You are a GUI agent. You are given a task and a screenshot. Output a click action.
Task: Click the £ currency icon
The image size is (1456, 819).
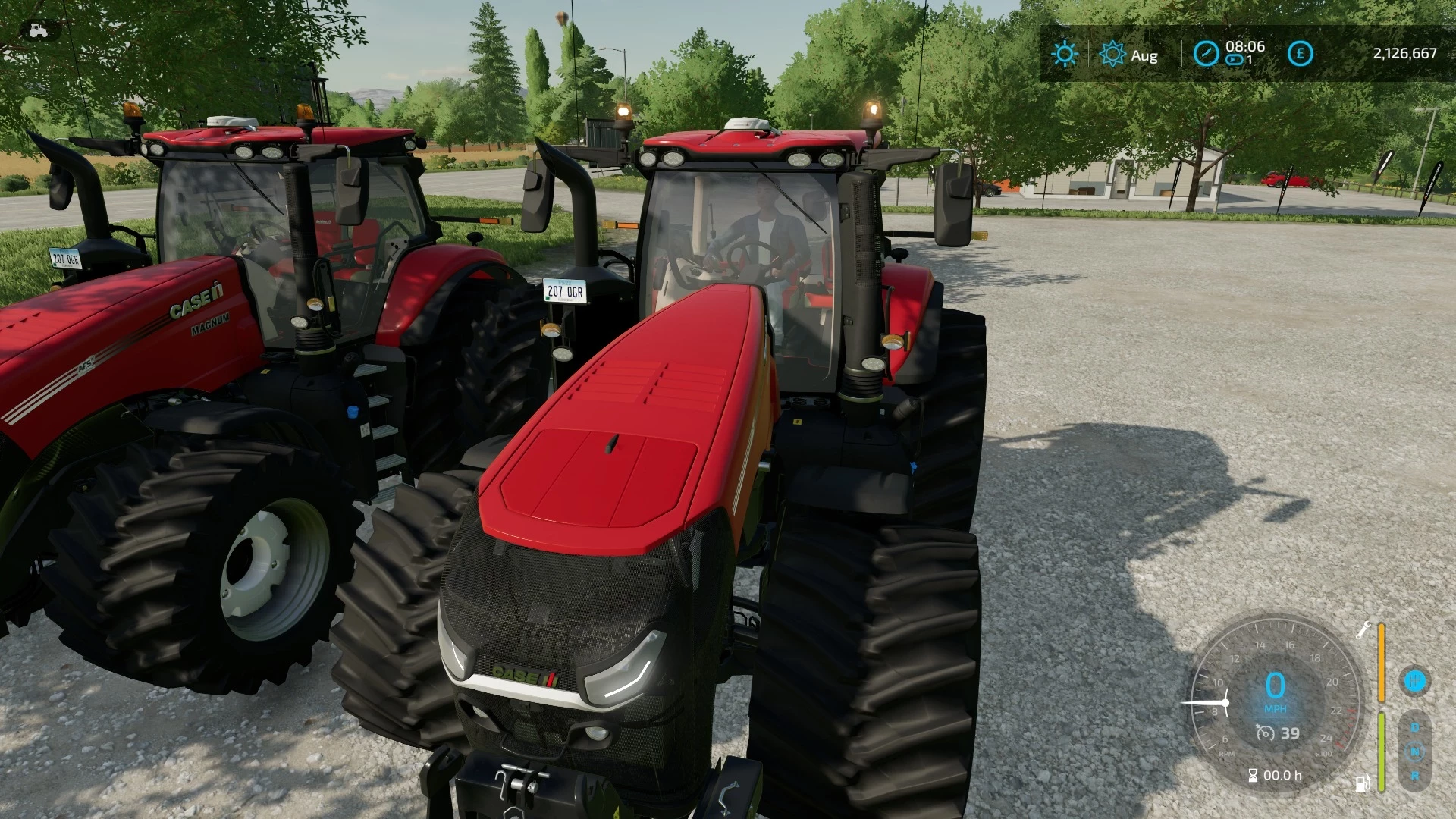tap(1301, 52)
